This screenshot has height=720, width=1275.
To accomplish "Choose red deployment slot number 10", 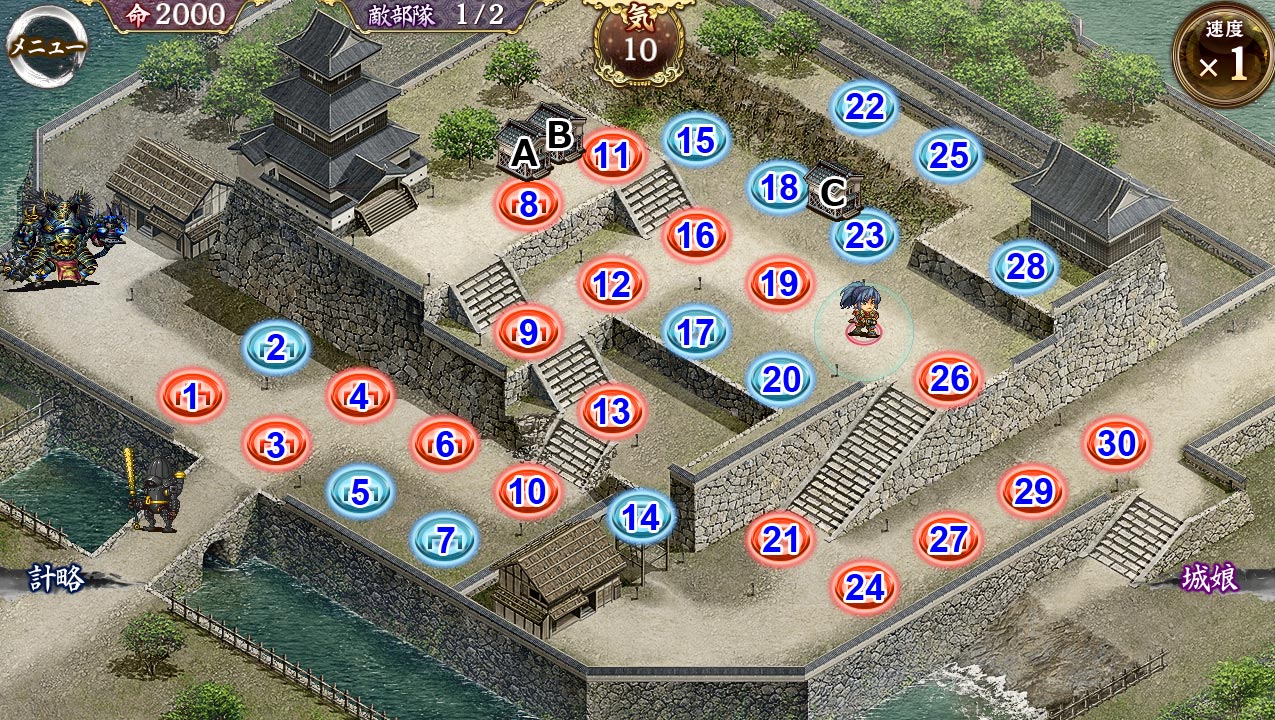I will point(528,491).
